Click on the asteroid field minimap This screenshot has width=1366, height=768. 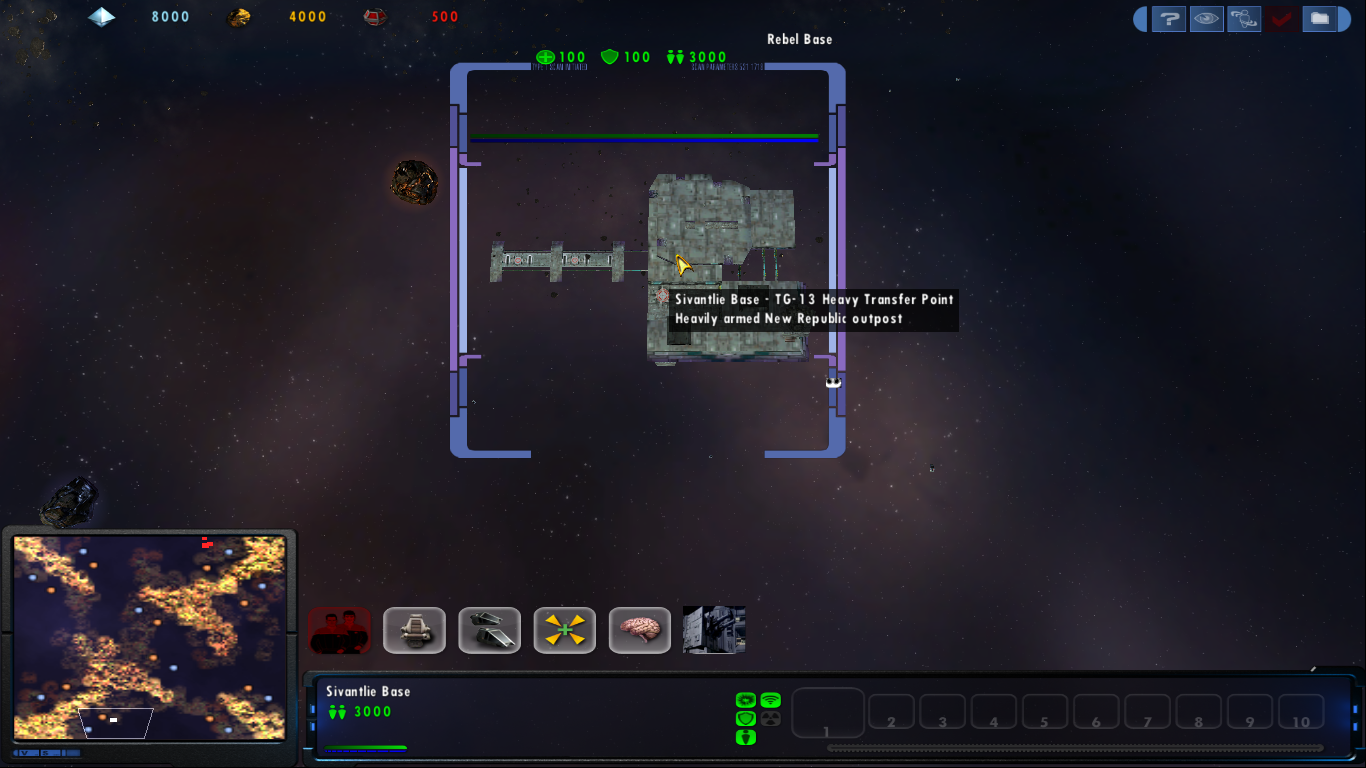pyautogui.click(x=150, y=637)
